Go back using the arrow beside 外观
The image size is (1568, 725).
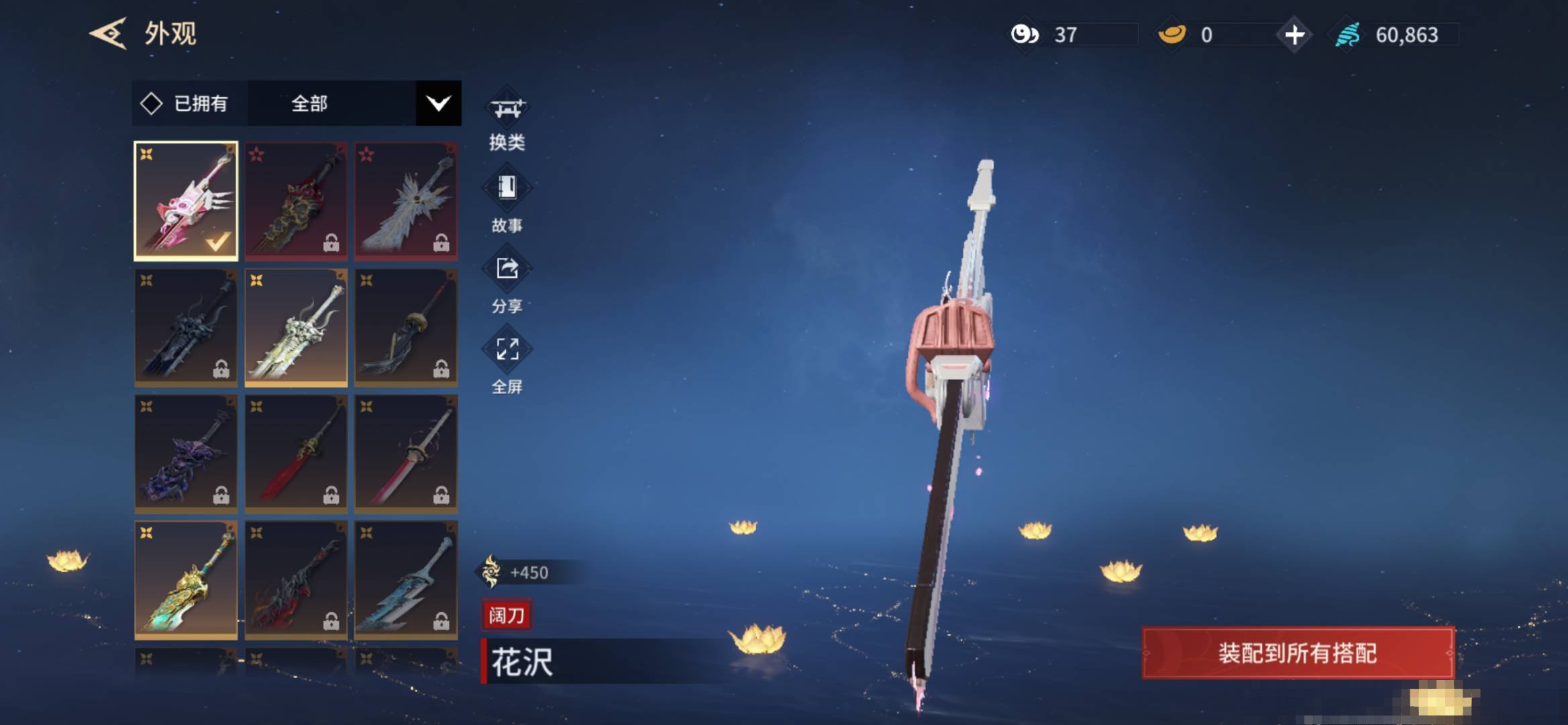tap(108, 34)
